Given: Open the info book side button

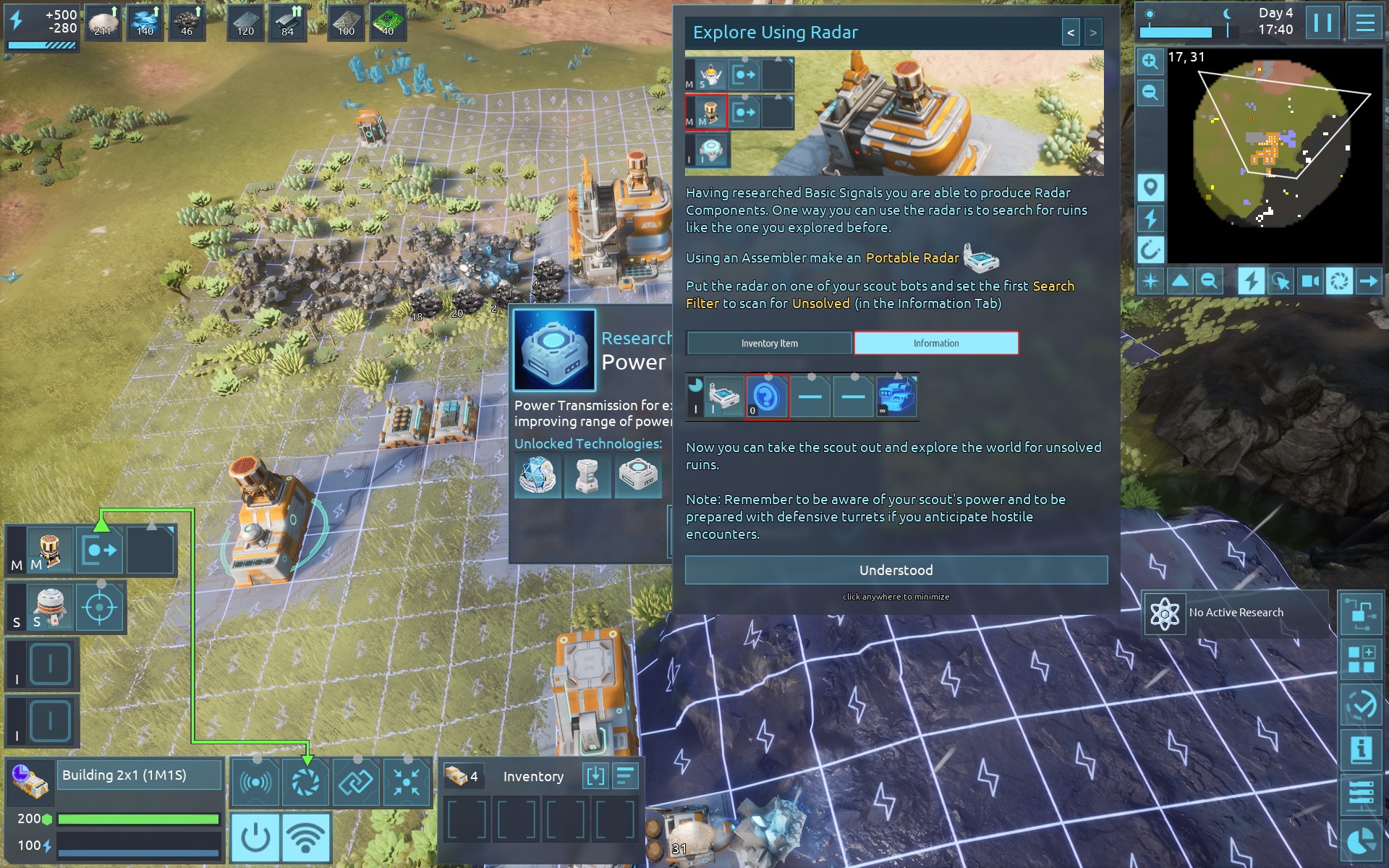Looking at the screenshot, I should [x=1361, y=749].
